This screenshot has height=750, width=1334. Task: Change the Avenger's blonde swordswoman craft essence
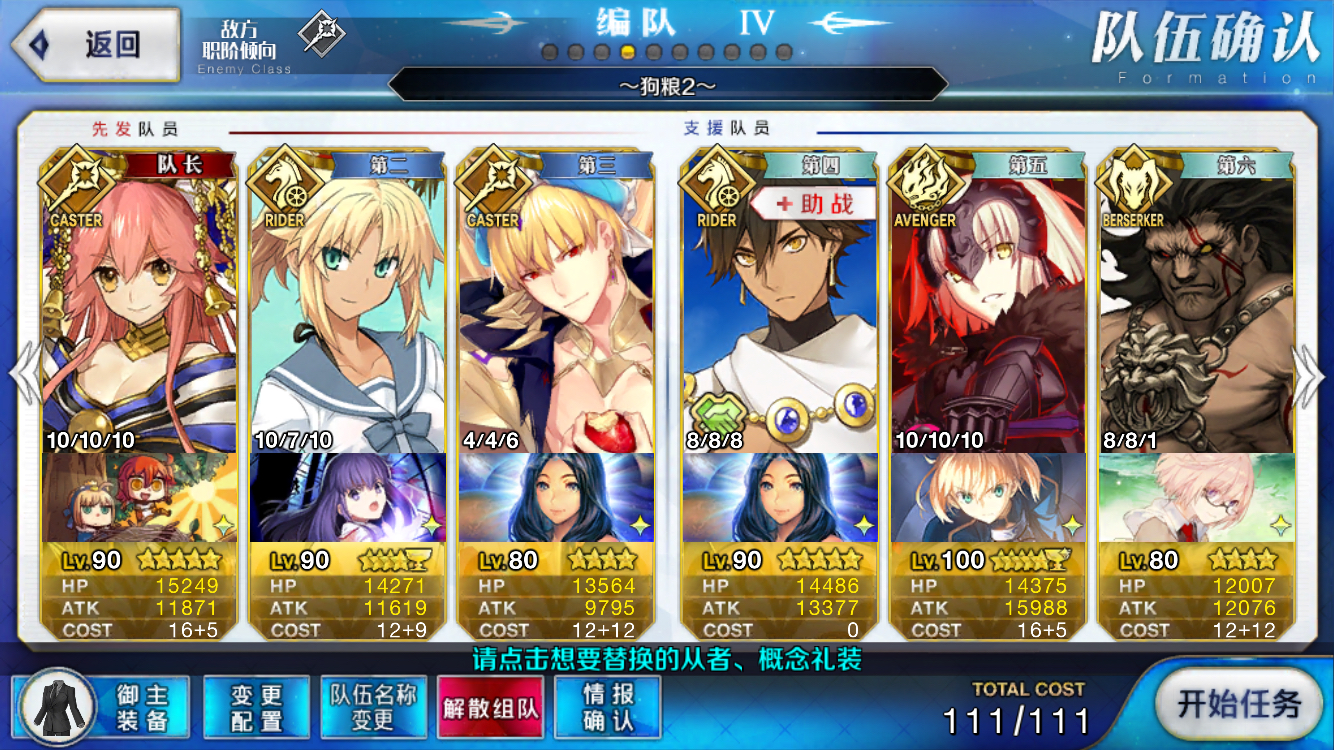tap(988, 497)
